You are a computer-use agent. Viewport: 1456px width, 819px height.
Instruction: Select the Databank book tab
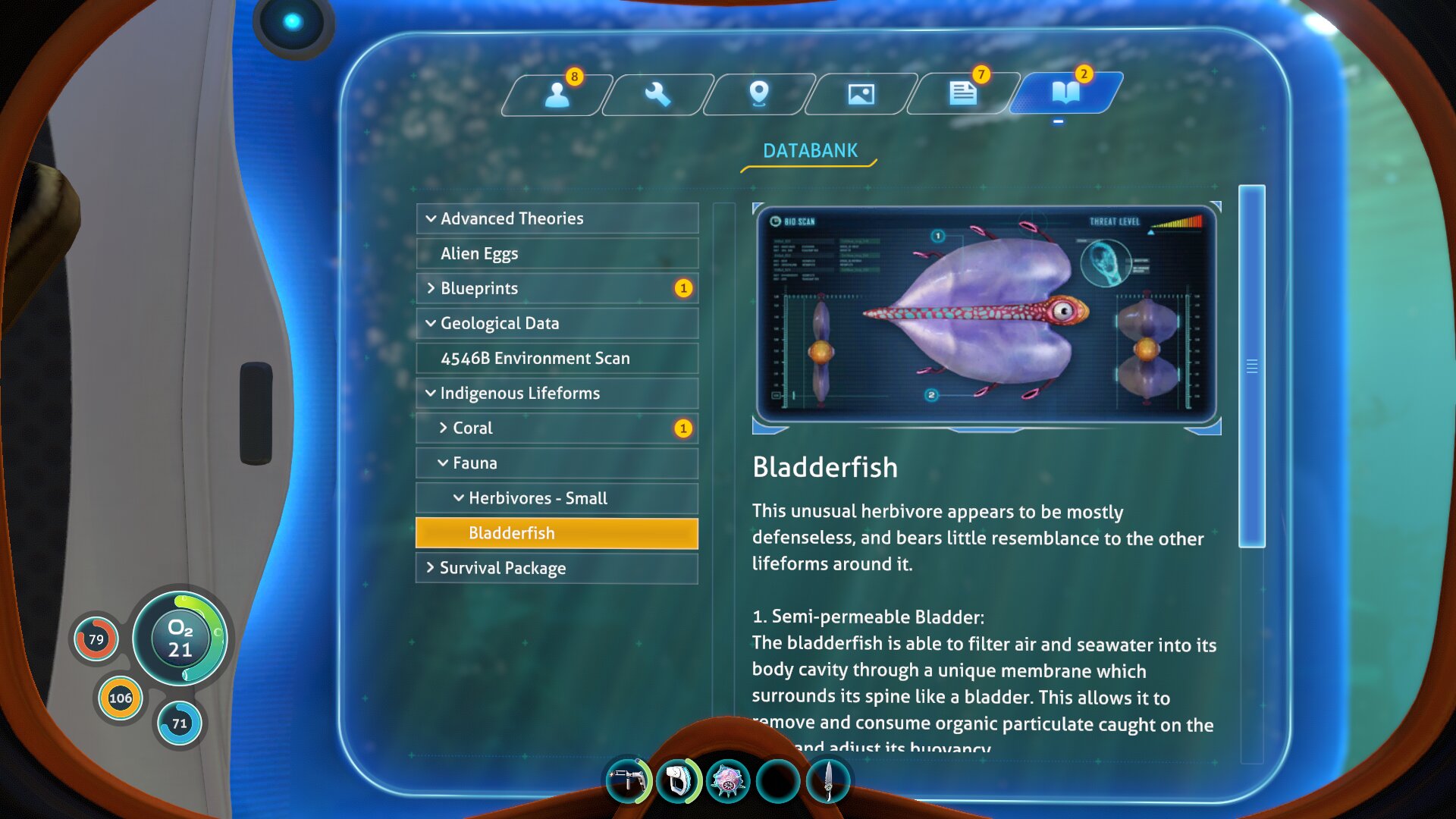1065,93
